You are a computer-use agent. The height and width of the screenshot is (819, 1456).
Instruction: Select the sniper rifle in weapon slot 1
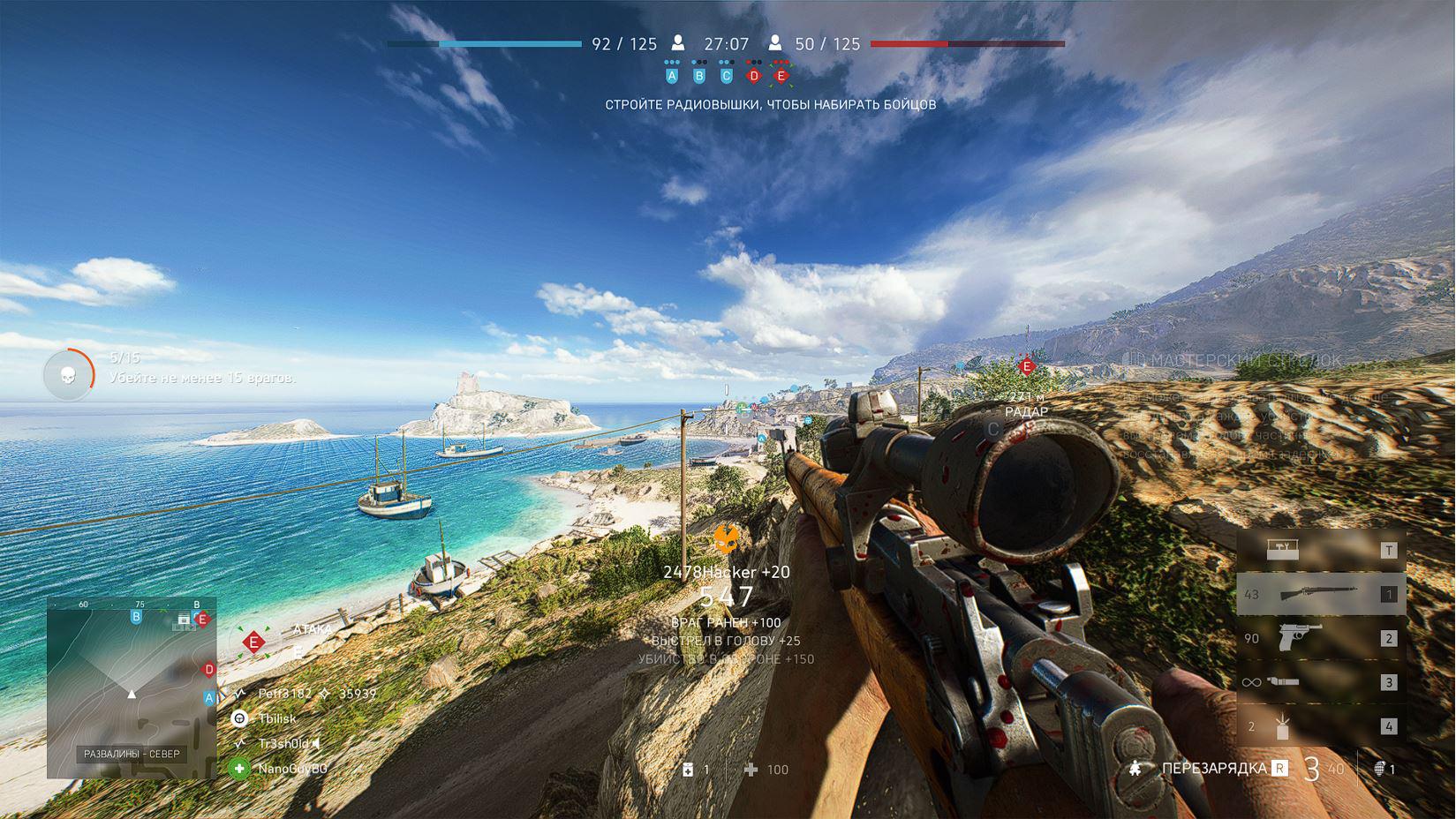pos(1321,594)
